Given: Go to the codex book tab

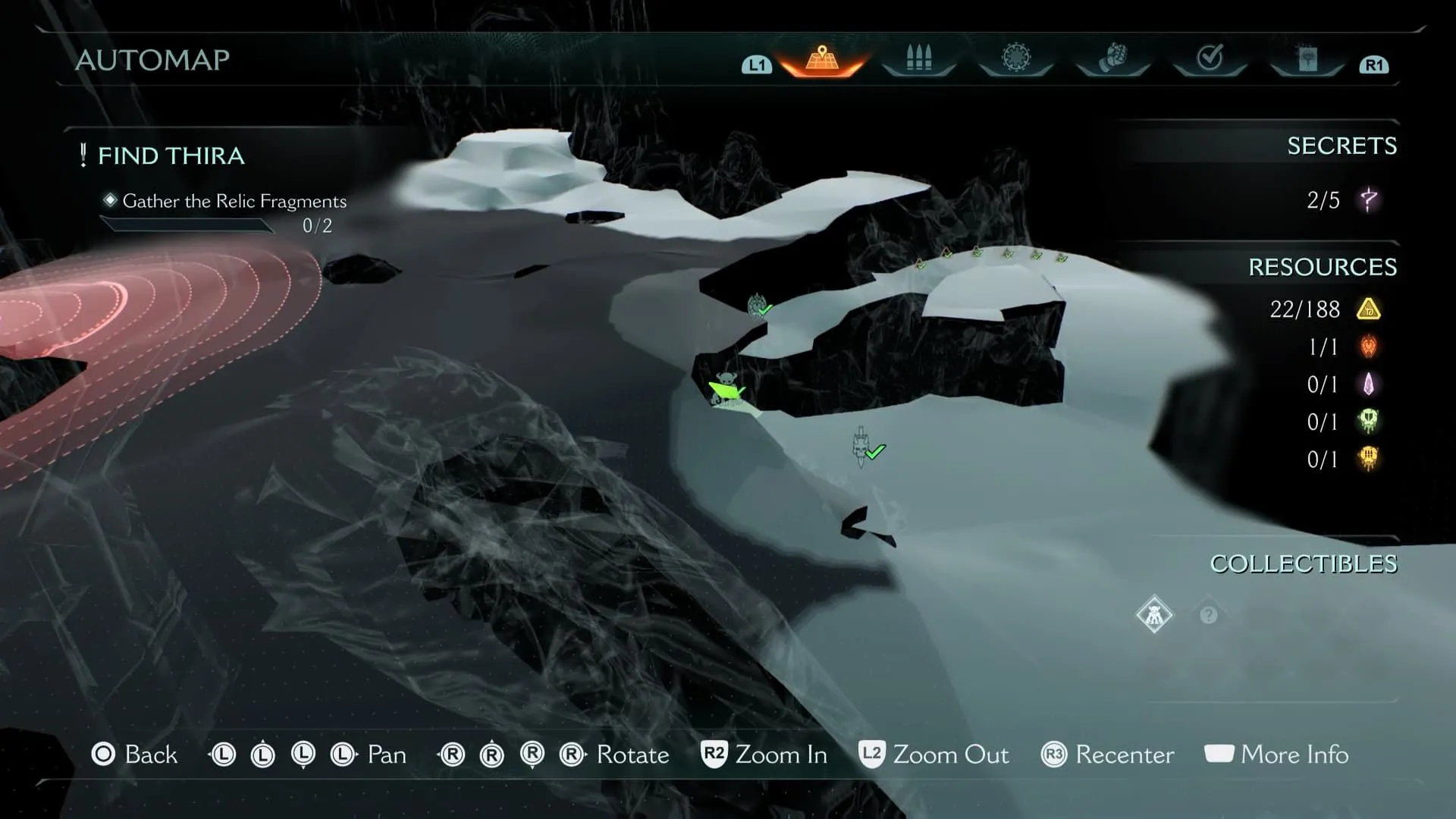Looking at the screenshot, I should (1307, 59).
